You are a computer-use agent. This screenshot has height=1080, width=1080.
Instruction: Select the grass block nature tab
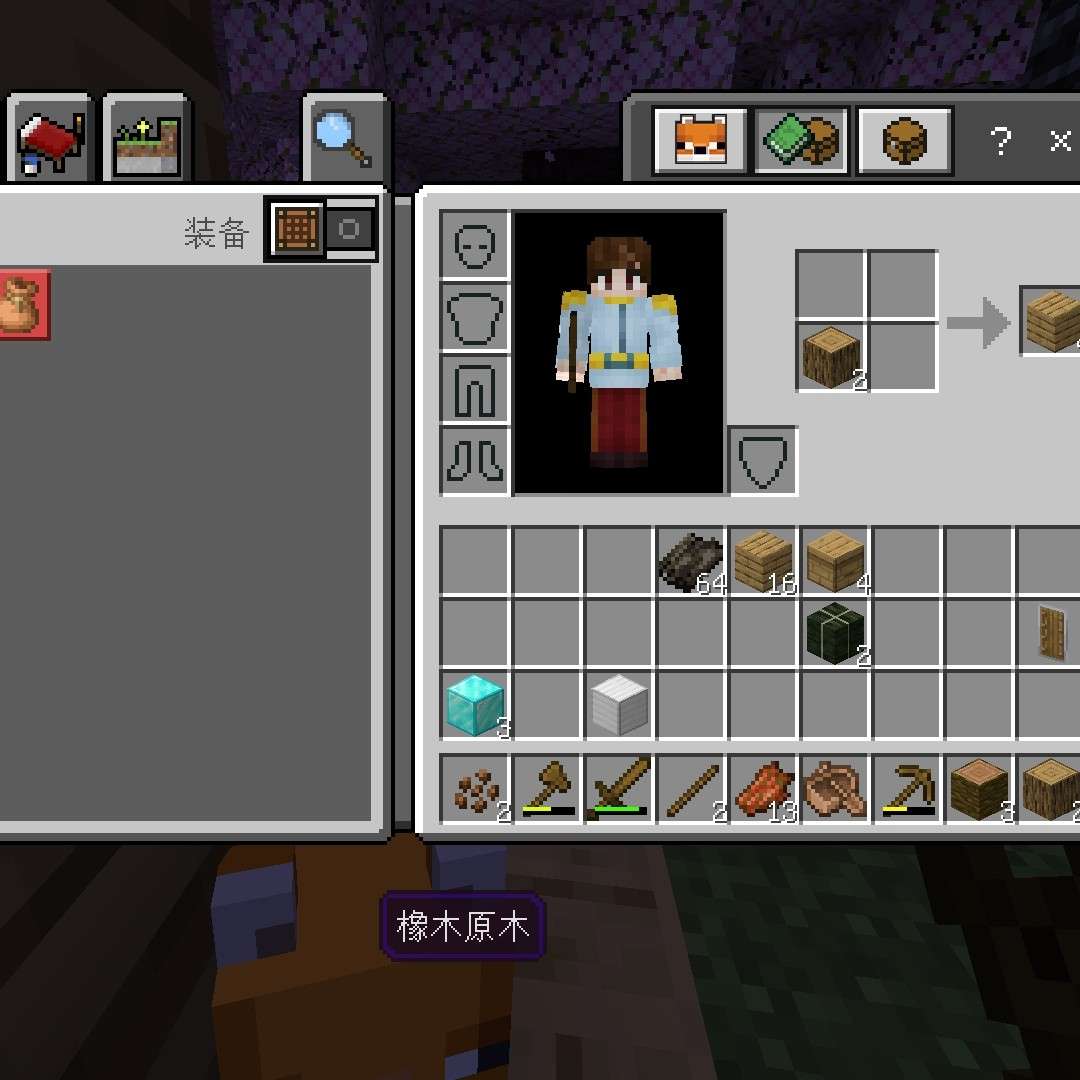146,141
